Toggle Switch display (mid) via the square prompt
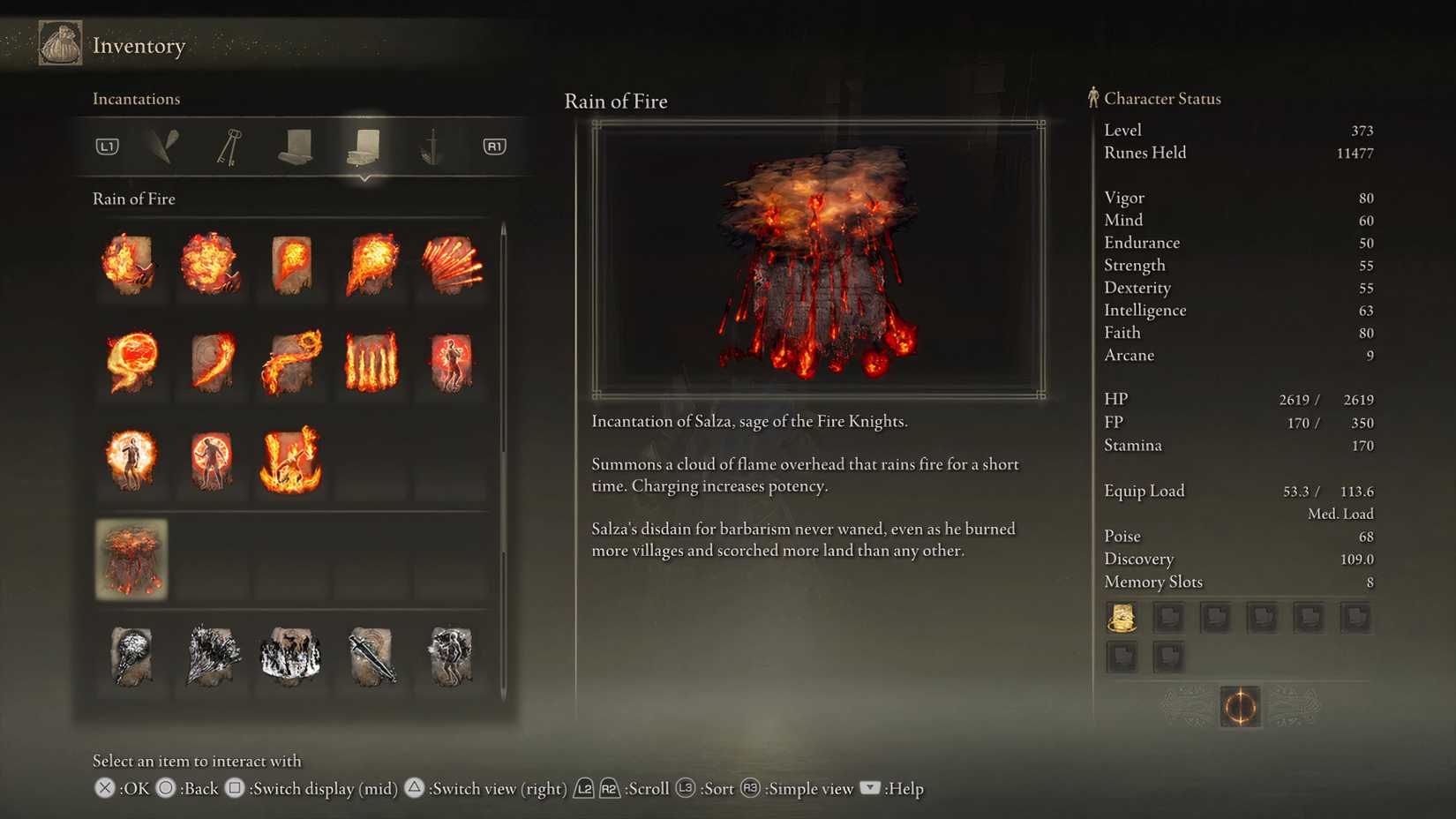Viewport: 1456px width, 819px height. (x=235, y=788)
